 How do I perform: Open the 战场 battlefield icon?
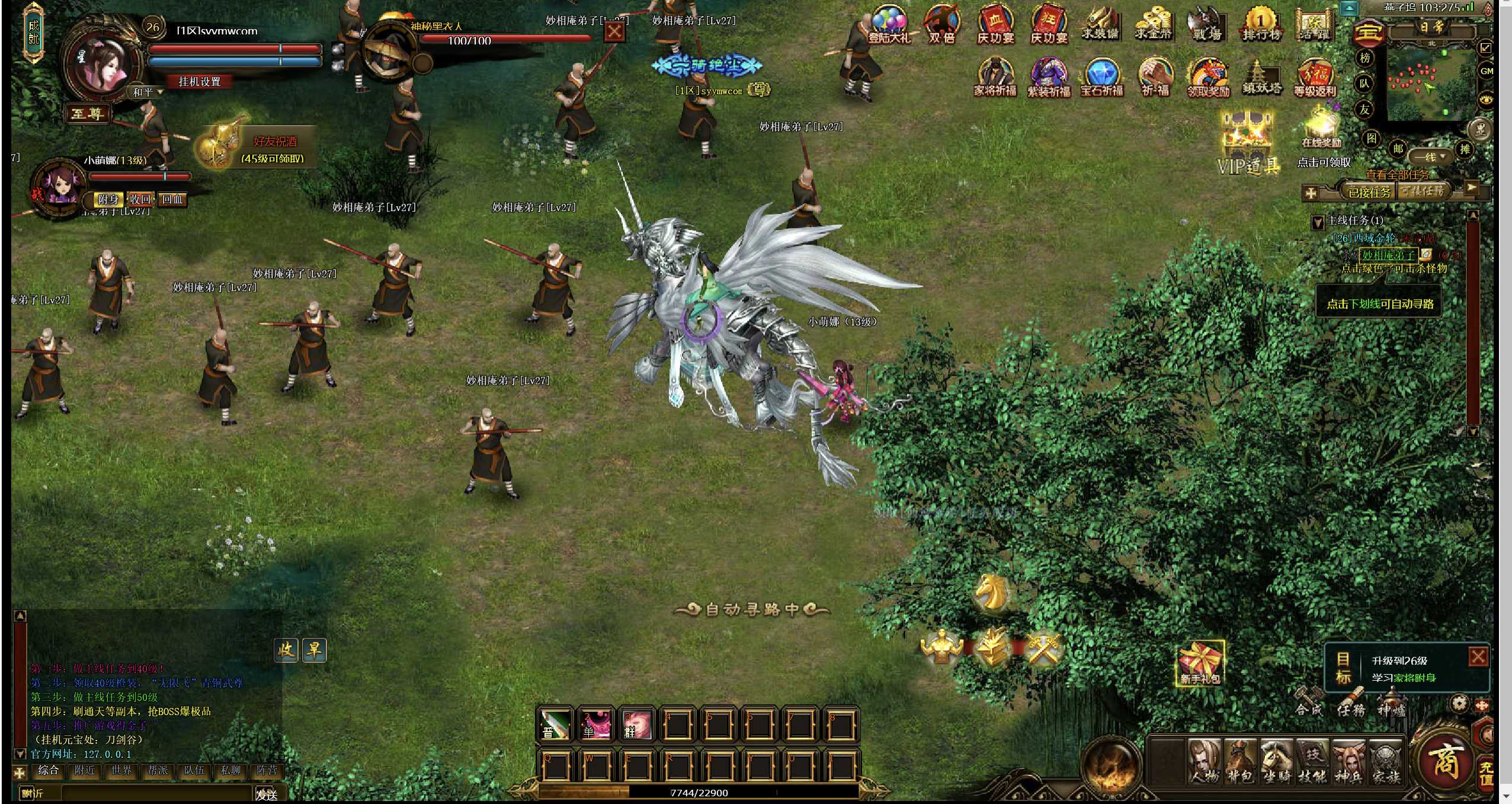pos(1207,24)
